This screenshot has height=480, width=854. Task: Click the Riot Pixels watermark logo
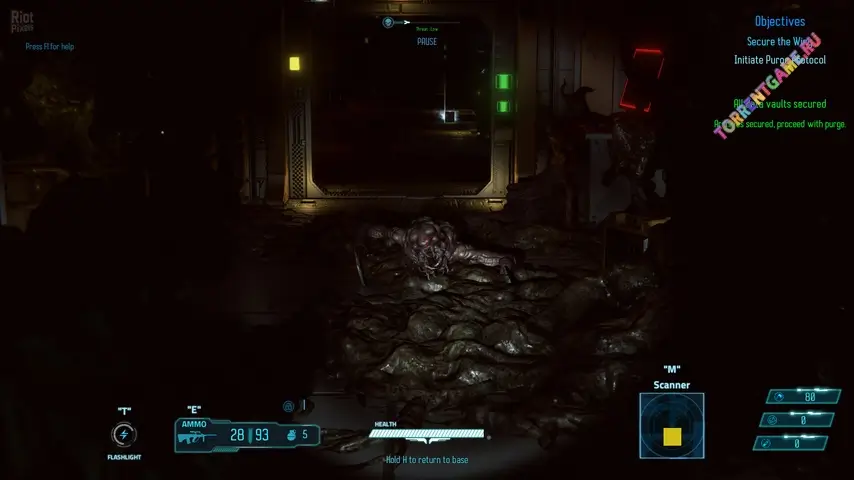click(x=22, y=21)
